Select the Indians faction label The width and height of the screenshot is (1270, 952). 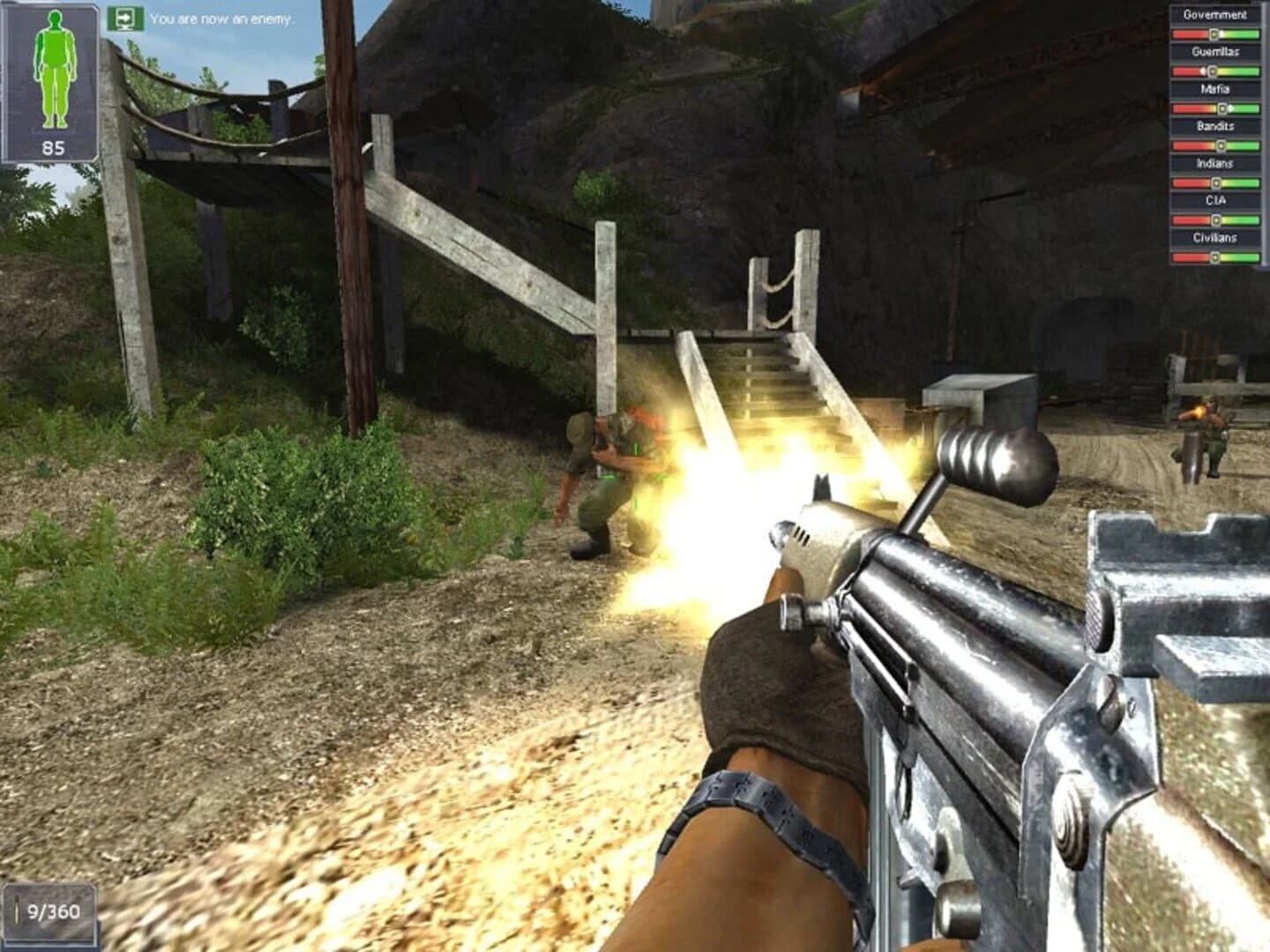pos(1214,162)
